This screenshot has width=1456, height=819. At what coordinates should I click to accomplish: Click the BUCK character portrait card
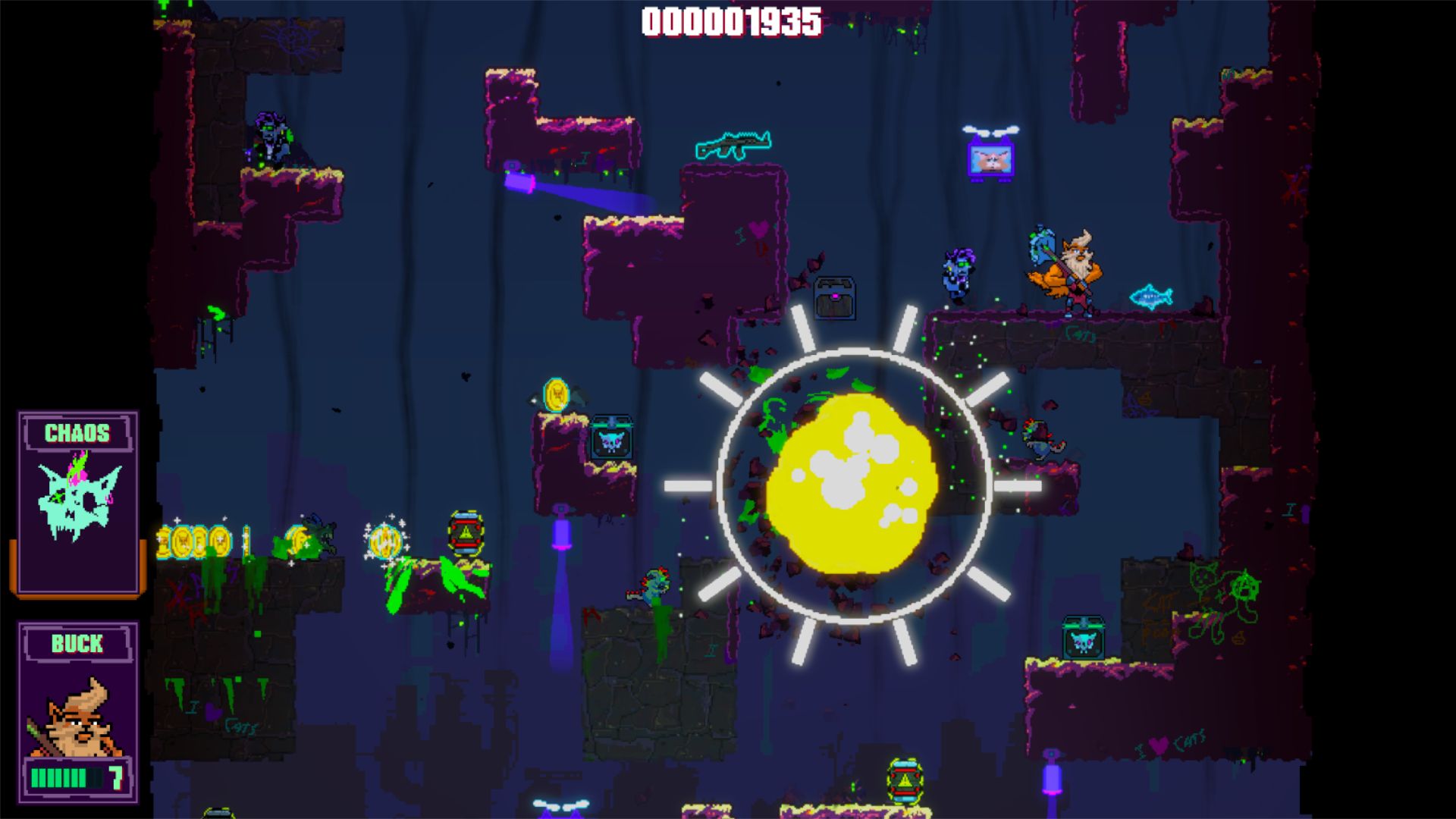click(x=78, y=711)
